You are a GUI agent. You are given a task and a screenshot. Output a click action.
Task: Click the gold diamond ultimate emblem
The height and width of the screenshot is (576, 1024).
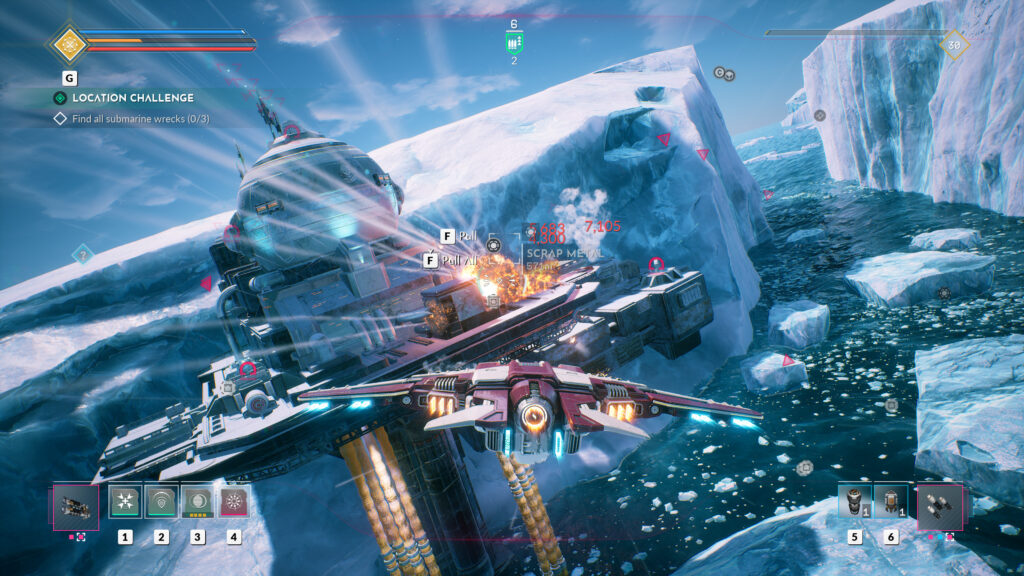coord(69,43)
